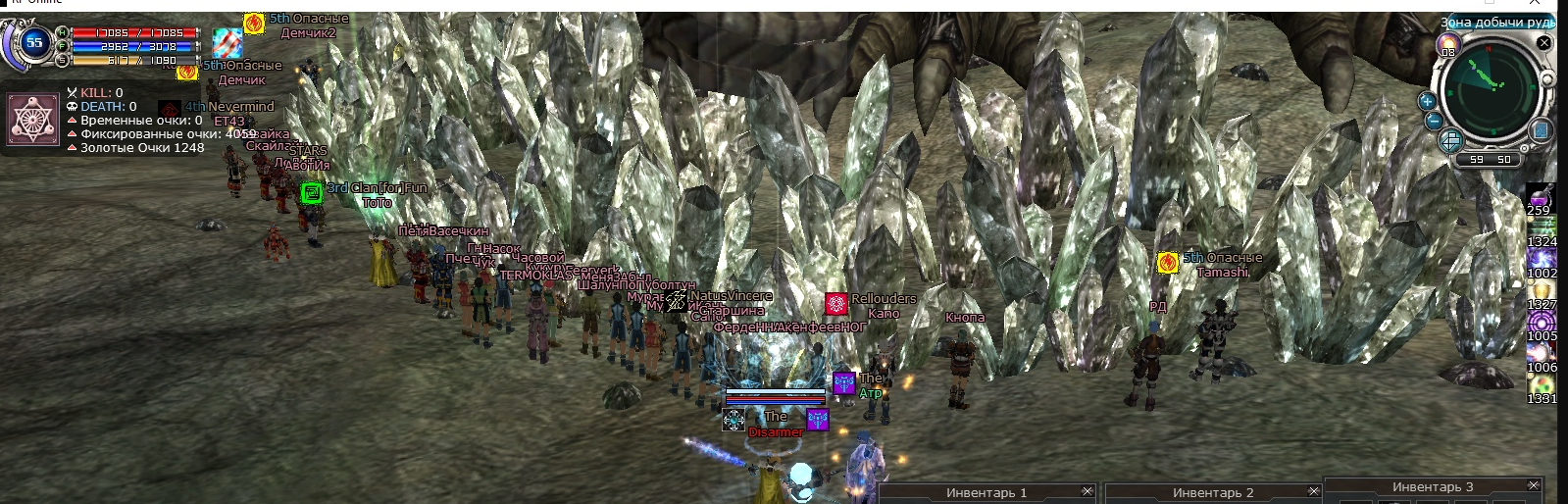Select the Инвентарь 2 title bar
The height and width of the screenshot is (504, 1568).
click(x=1212, y=492)
